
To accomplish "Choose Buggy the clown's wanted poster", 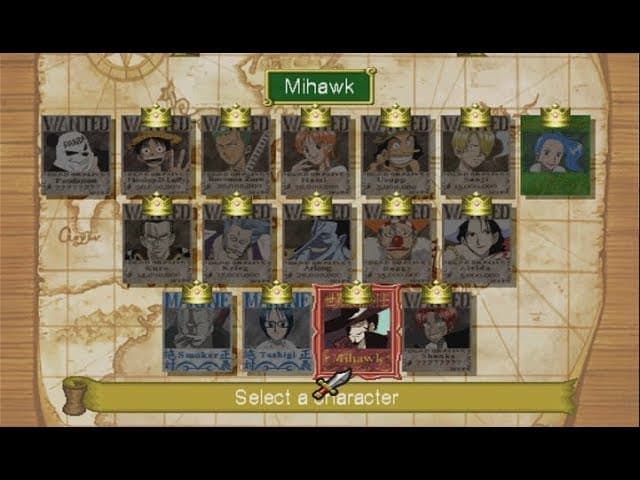I will [397, 244].
